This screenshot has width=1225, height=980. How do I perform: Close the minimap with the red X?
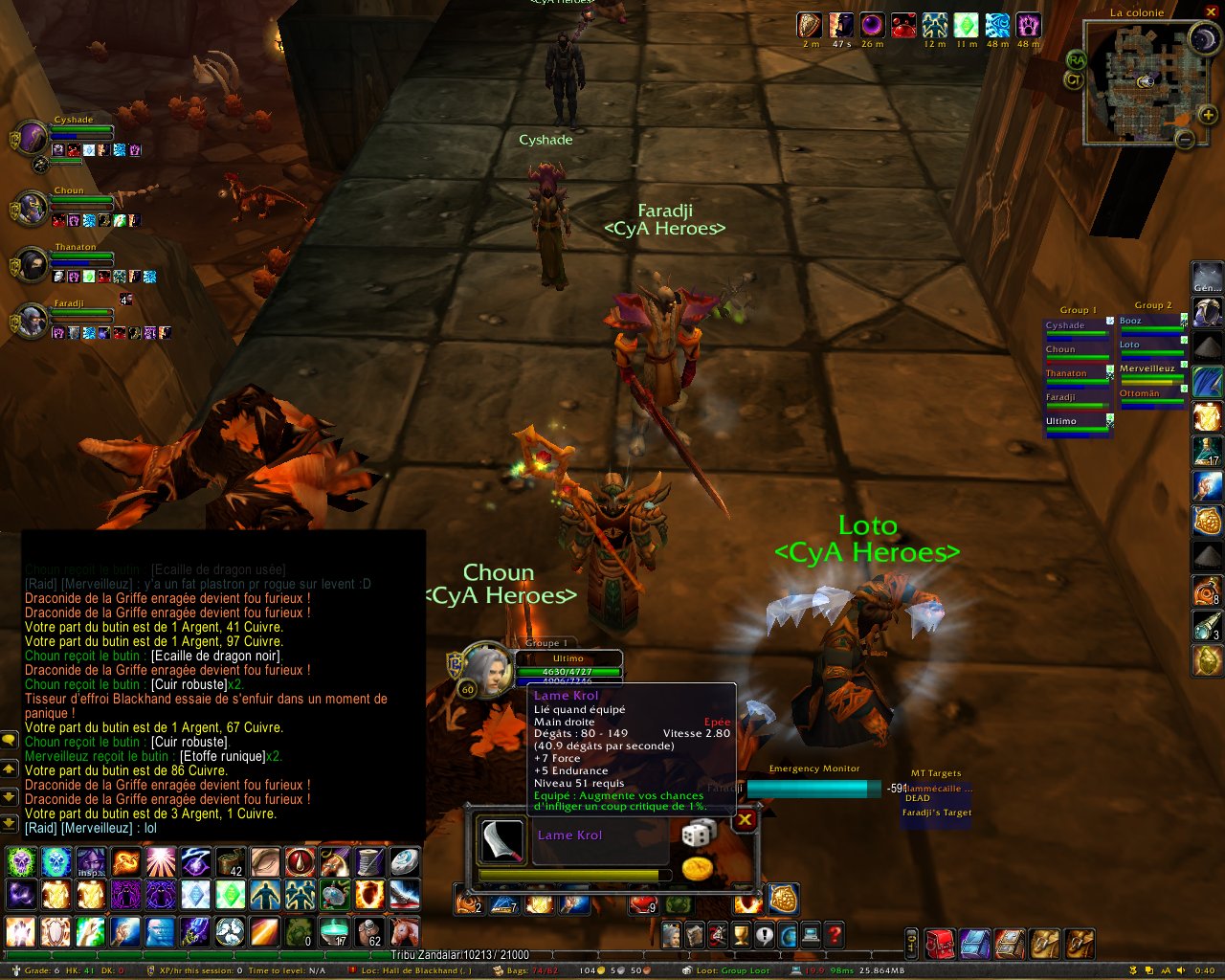click(x=1211, y=12)
